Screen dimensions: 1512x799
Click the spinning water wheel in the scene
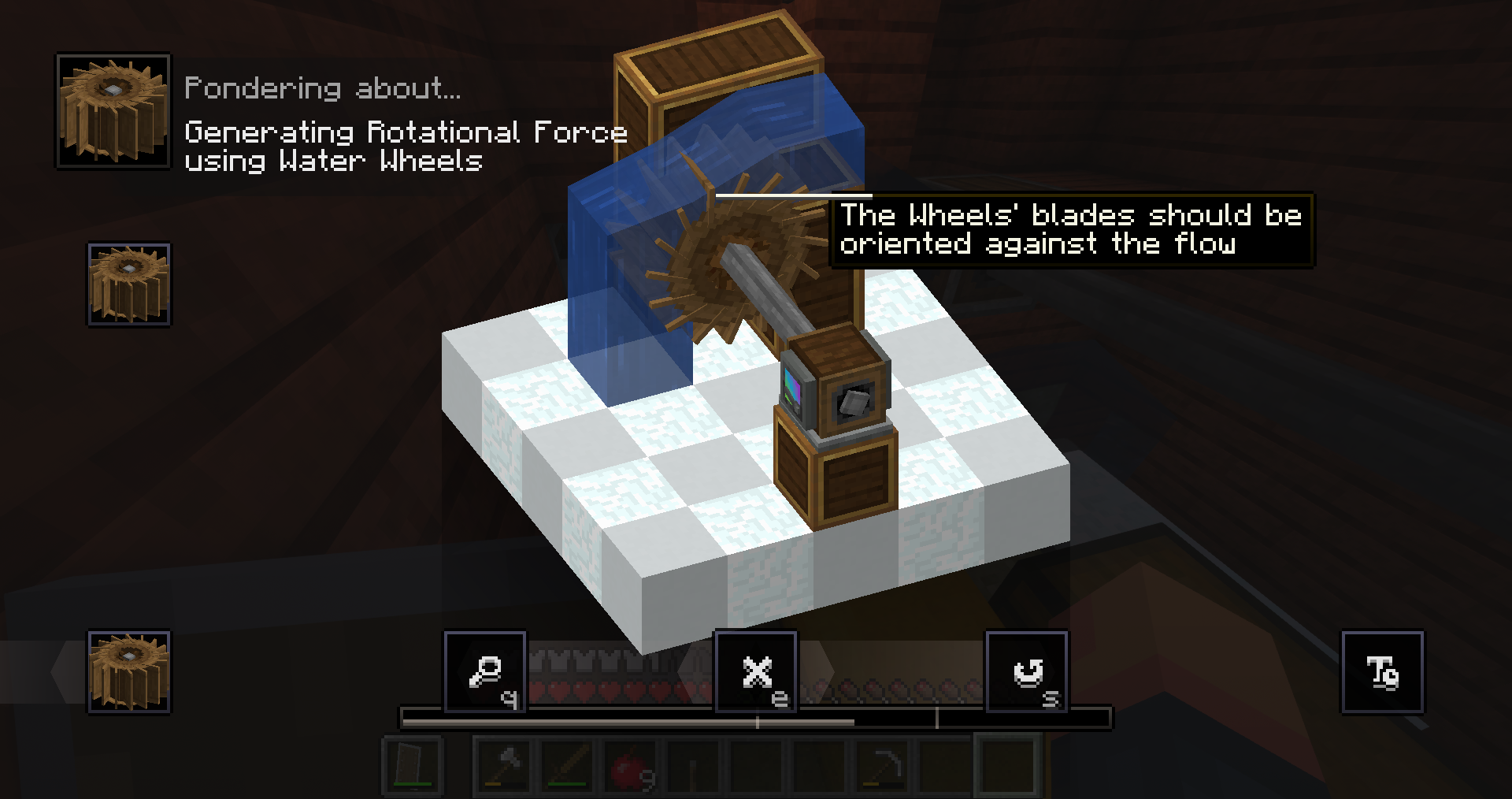(x=732, y=252)
